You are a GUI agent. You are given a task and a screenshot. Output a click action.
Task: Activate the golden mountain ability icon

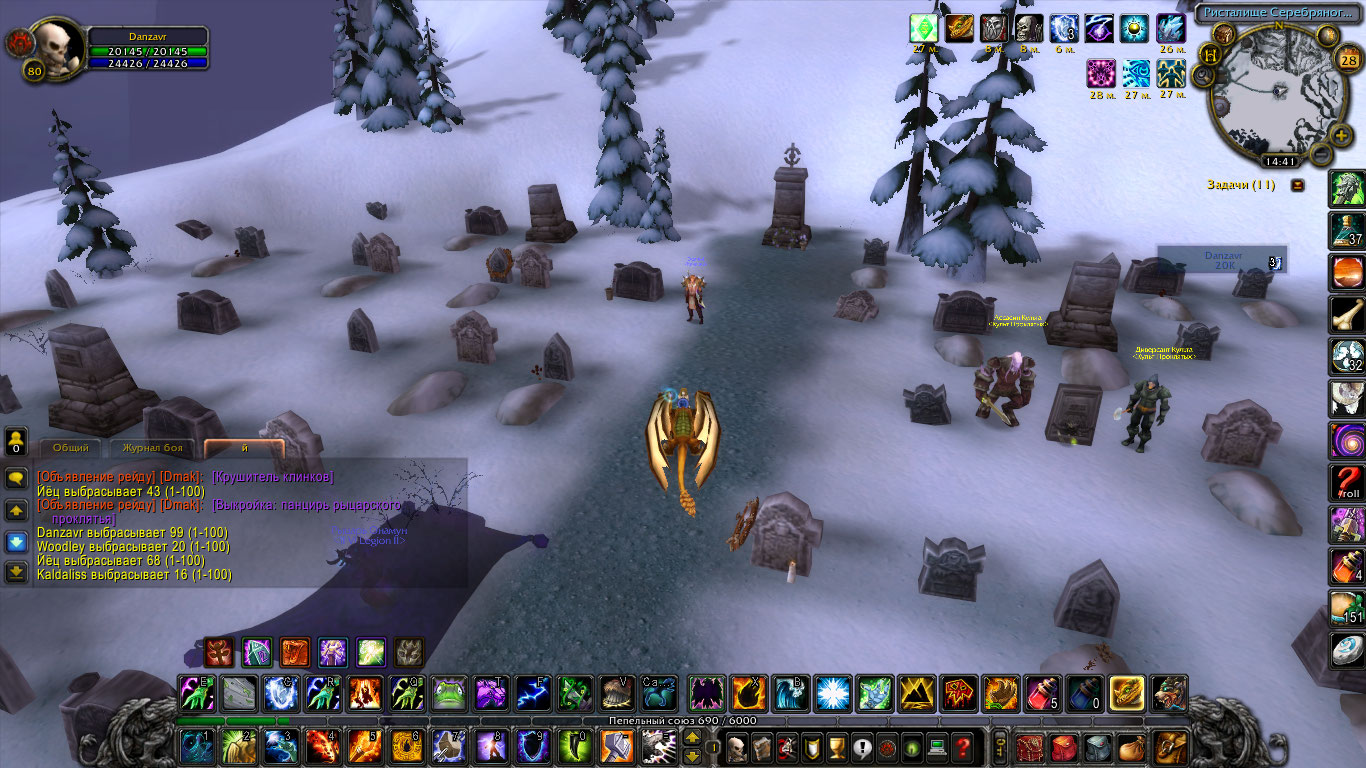(917, 693)
